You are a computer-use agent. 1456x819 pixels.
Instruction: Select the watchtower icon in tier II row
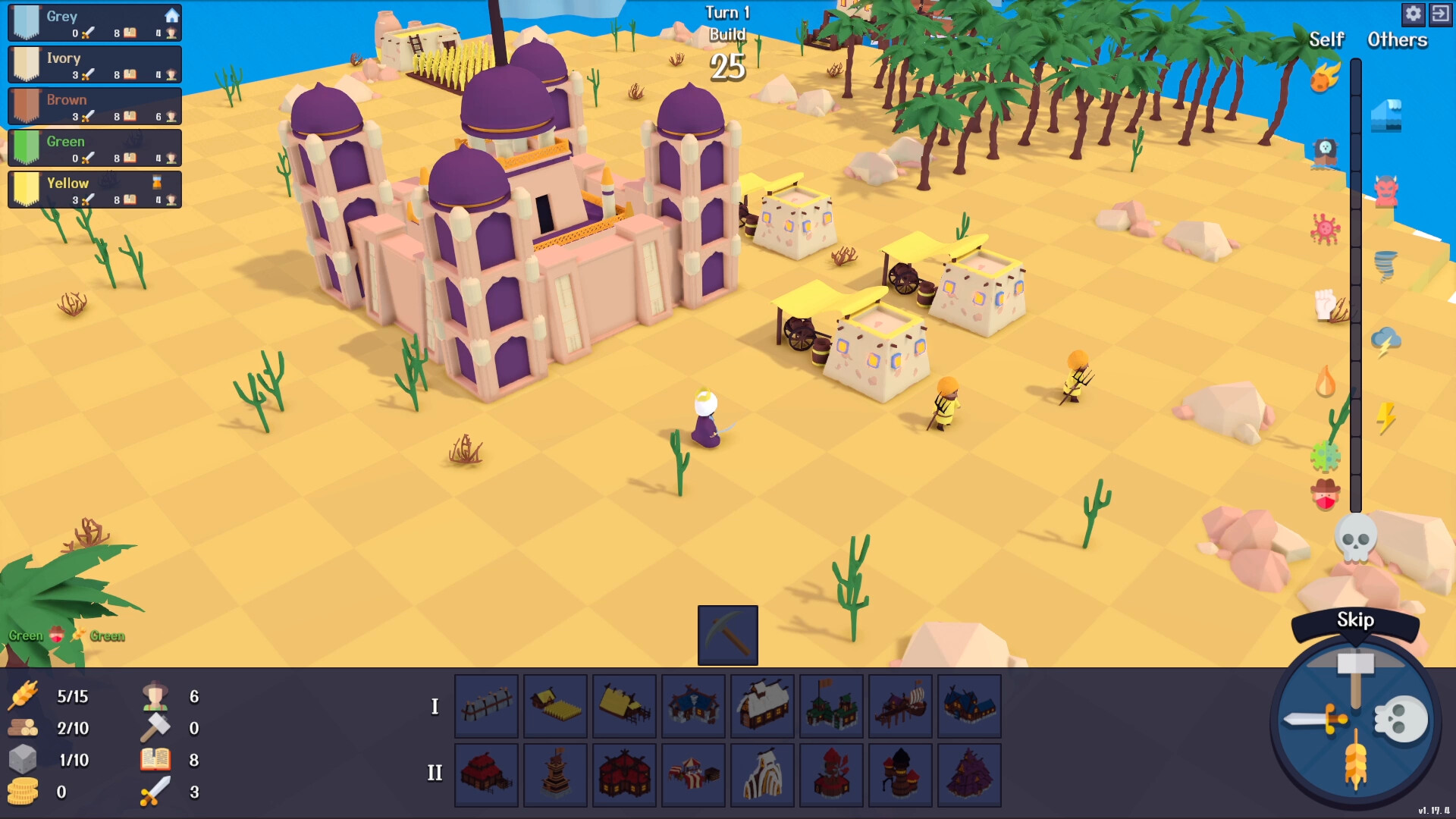tap(554, 774)
